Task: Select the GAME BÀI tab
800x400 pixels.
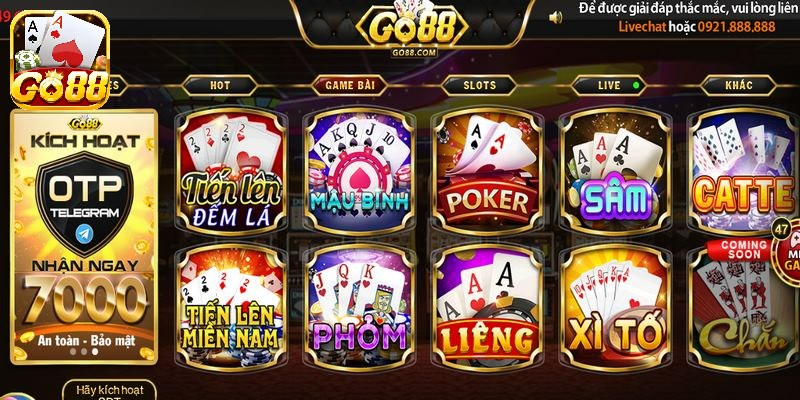Action: pyautogui.click(x=350, y=86)
